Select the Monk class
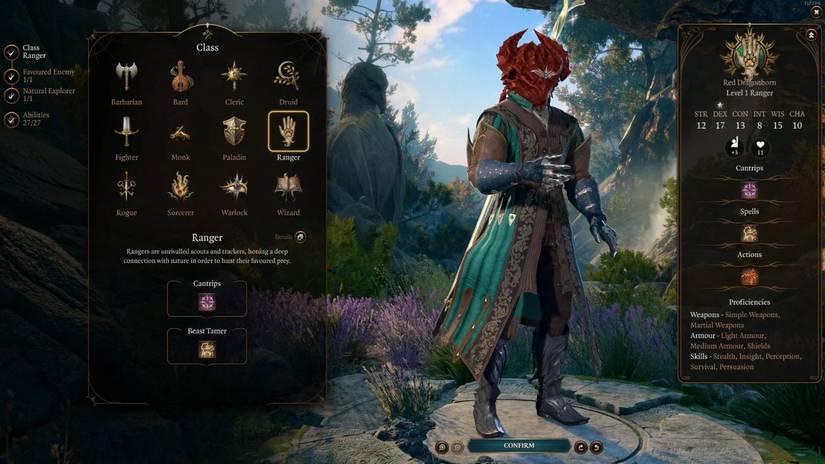The image size is (825, 464). coord(180,133)
